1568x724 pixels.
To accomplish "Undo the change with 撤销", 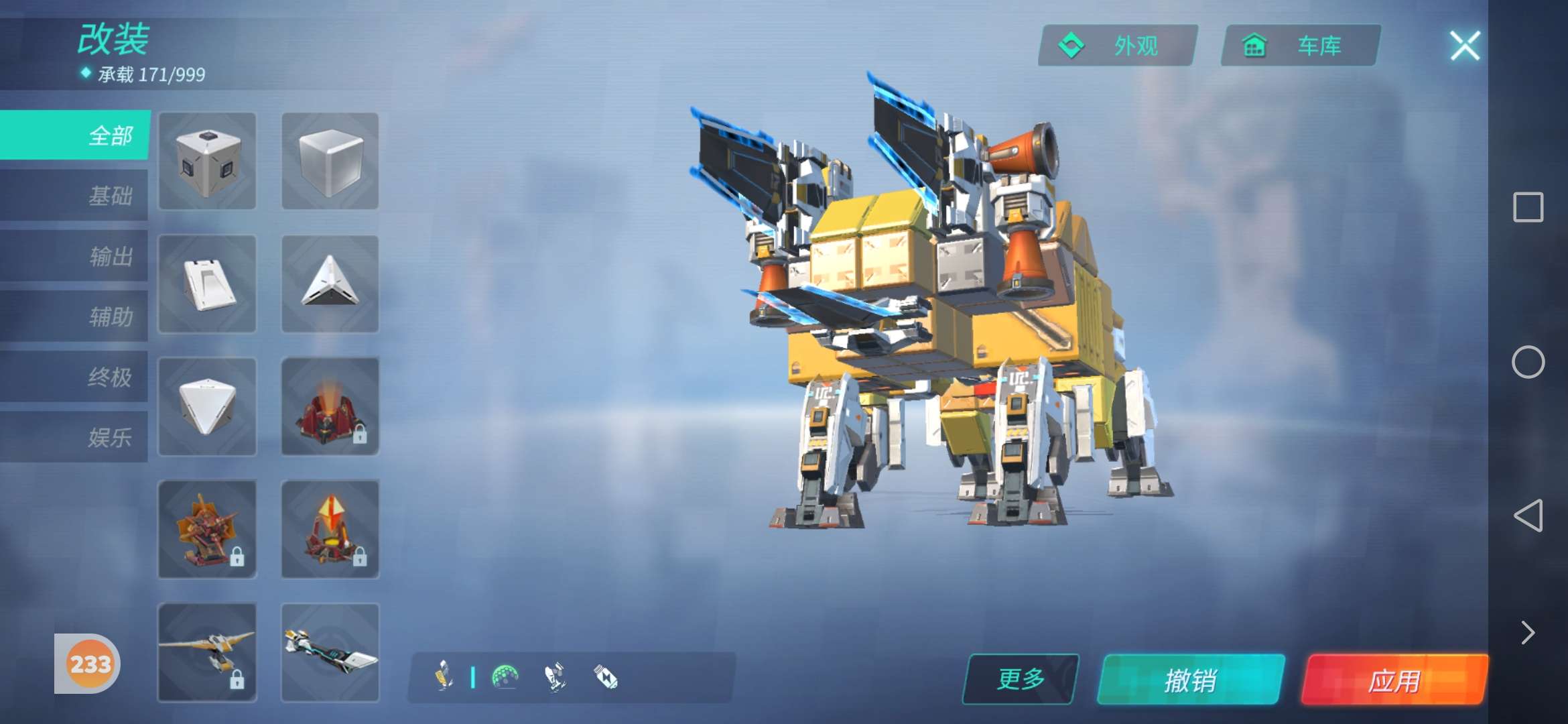I will pos(1191,680).
